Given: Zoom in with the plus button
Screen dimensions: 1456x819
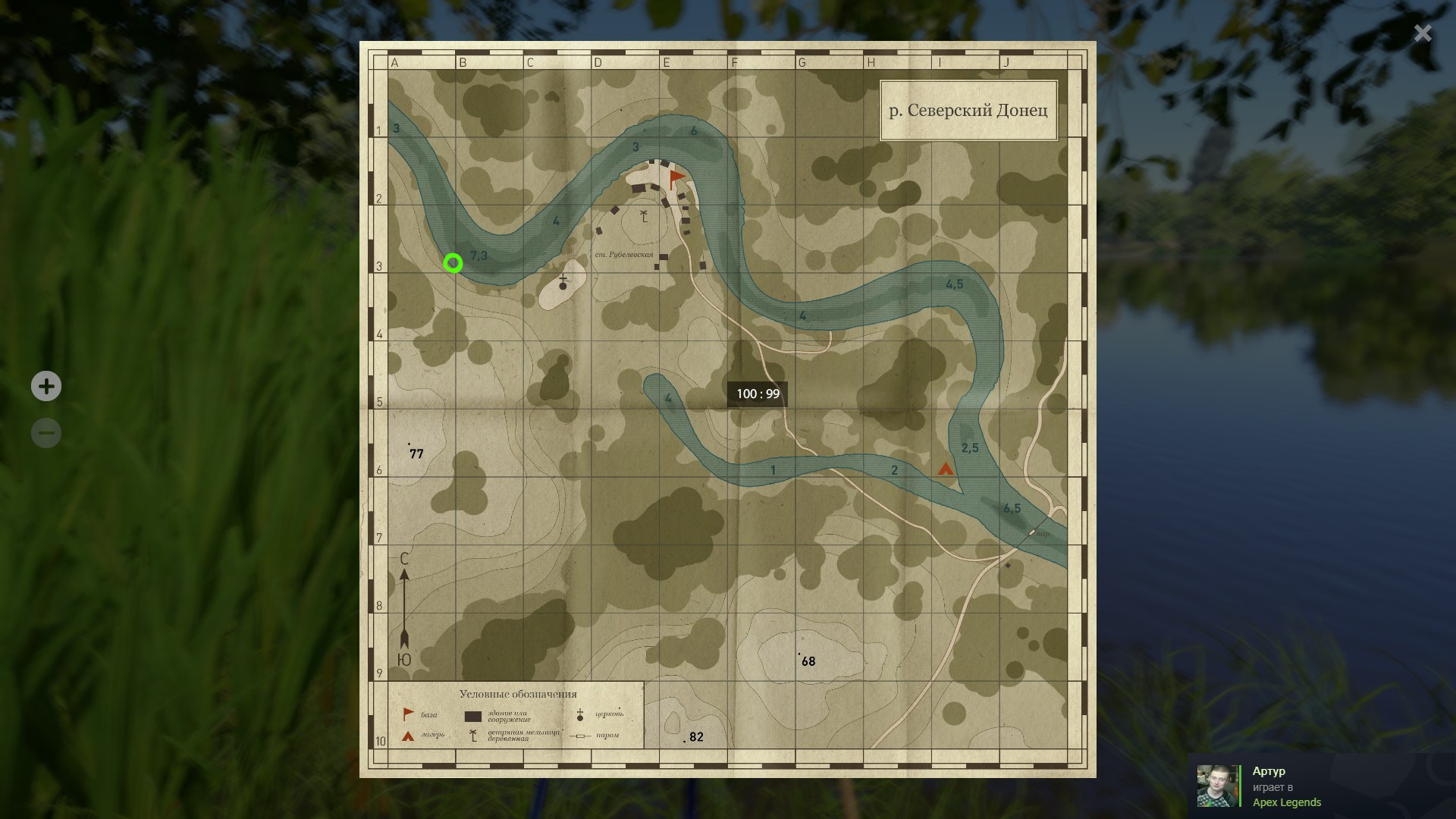Looking at the screenshot, I should point(46,386).
